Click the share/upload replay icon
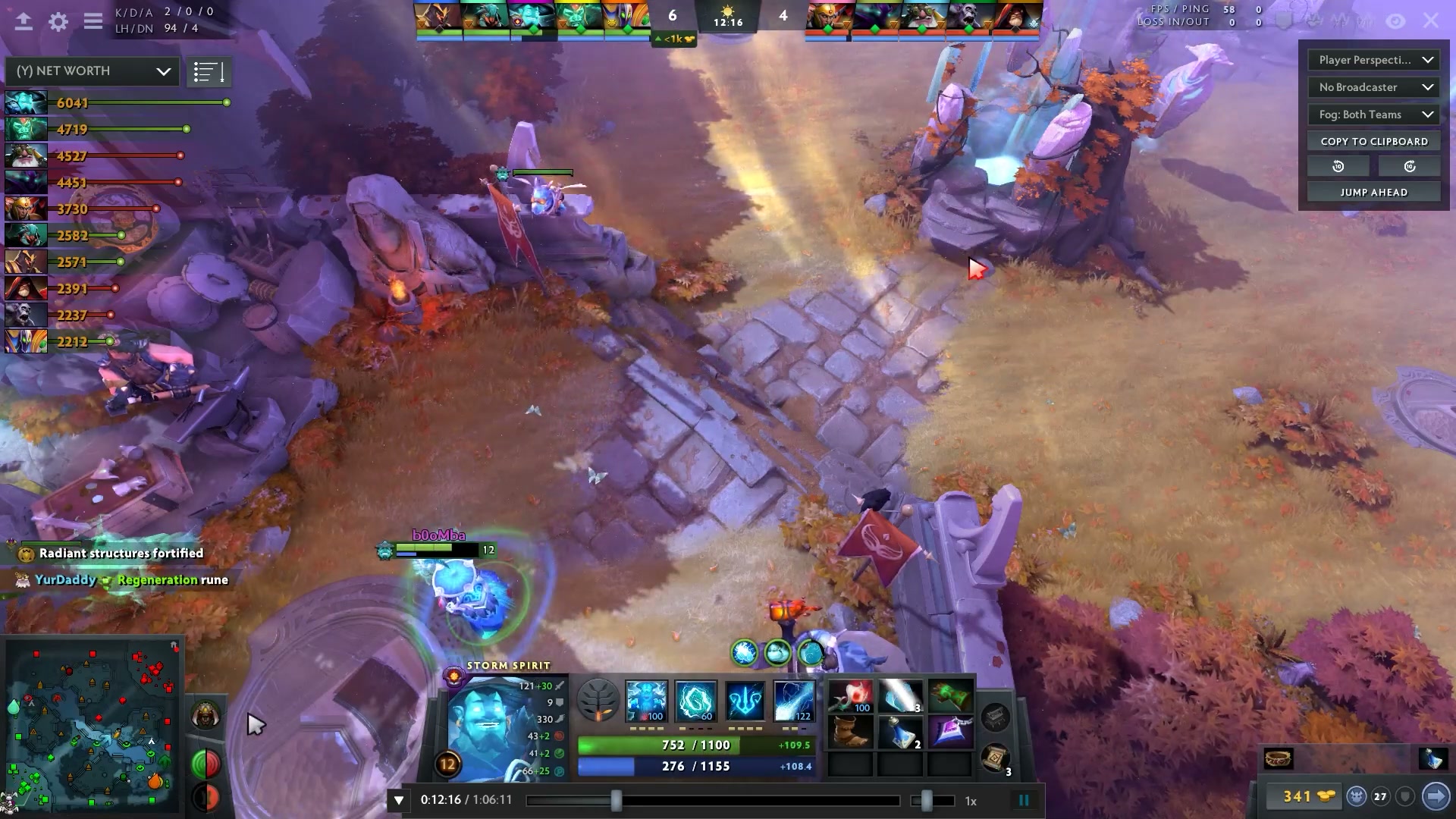Image resolution: width=1456 pixels, height=819 pixels. [22, 21]
